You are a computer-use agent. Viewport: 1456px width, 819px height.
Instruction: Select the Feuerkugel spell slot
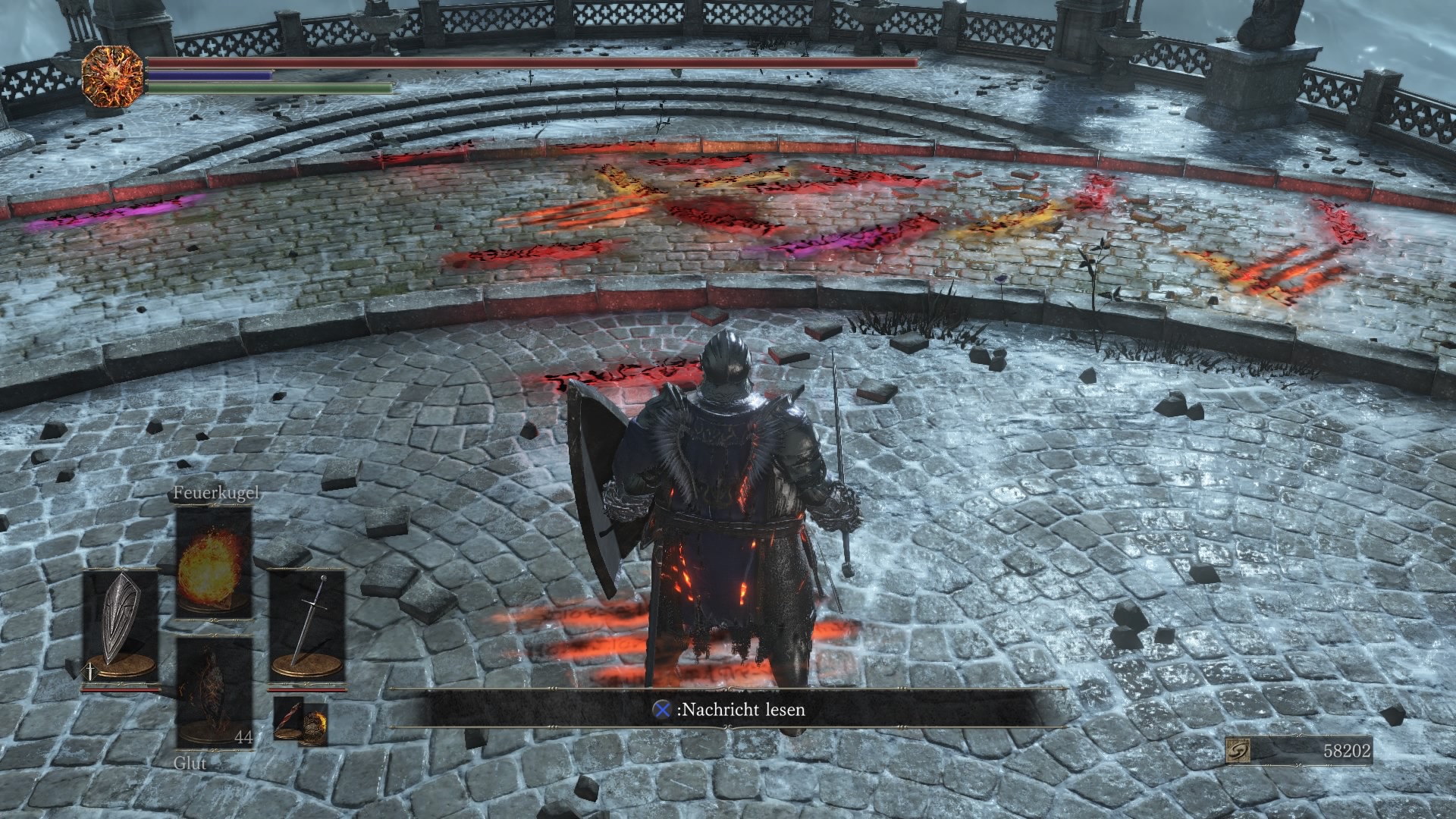[213, 562]
